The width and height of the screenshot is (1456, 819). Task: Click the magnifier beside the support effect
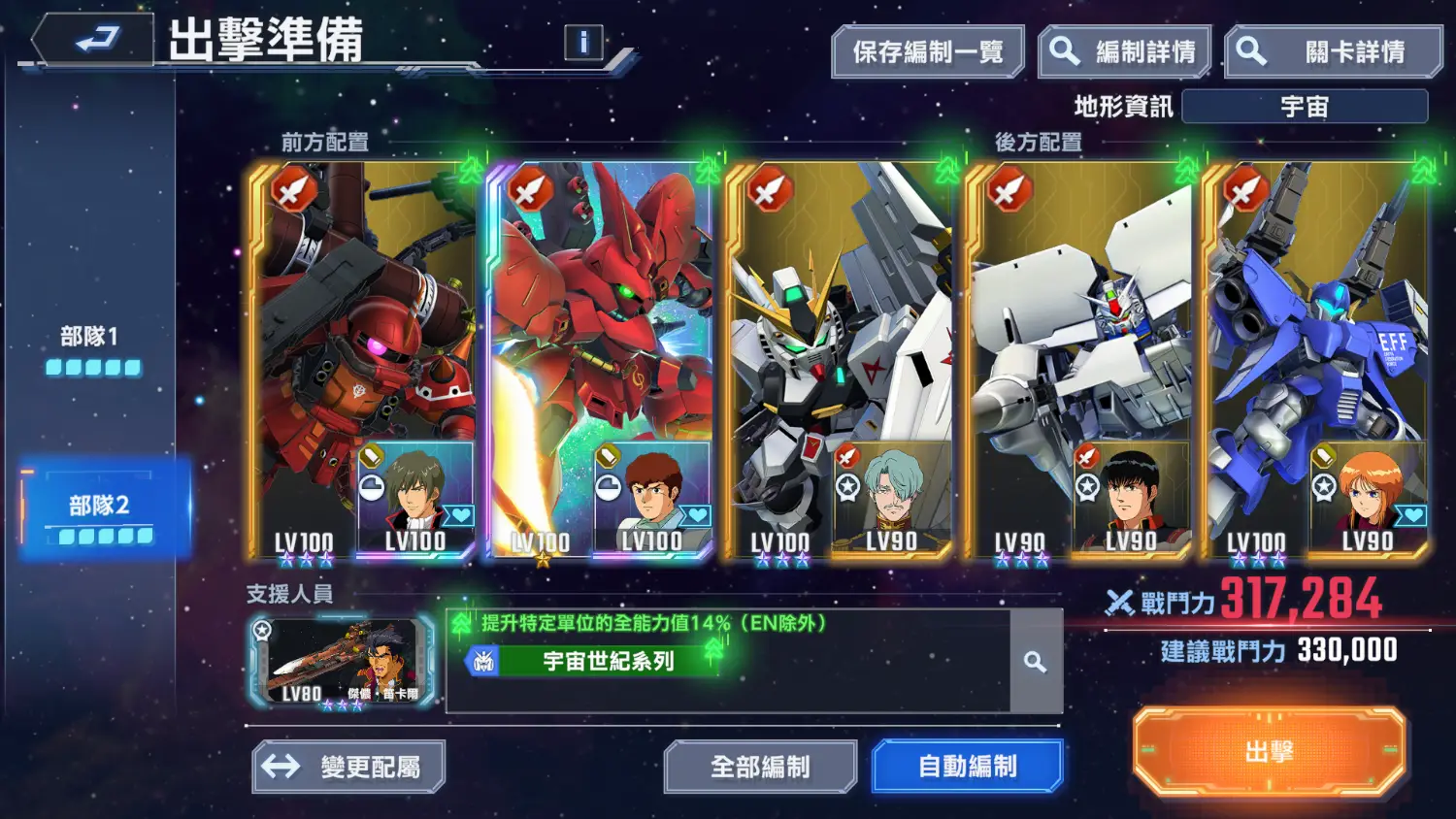click(1036, 663)
